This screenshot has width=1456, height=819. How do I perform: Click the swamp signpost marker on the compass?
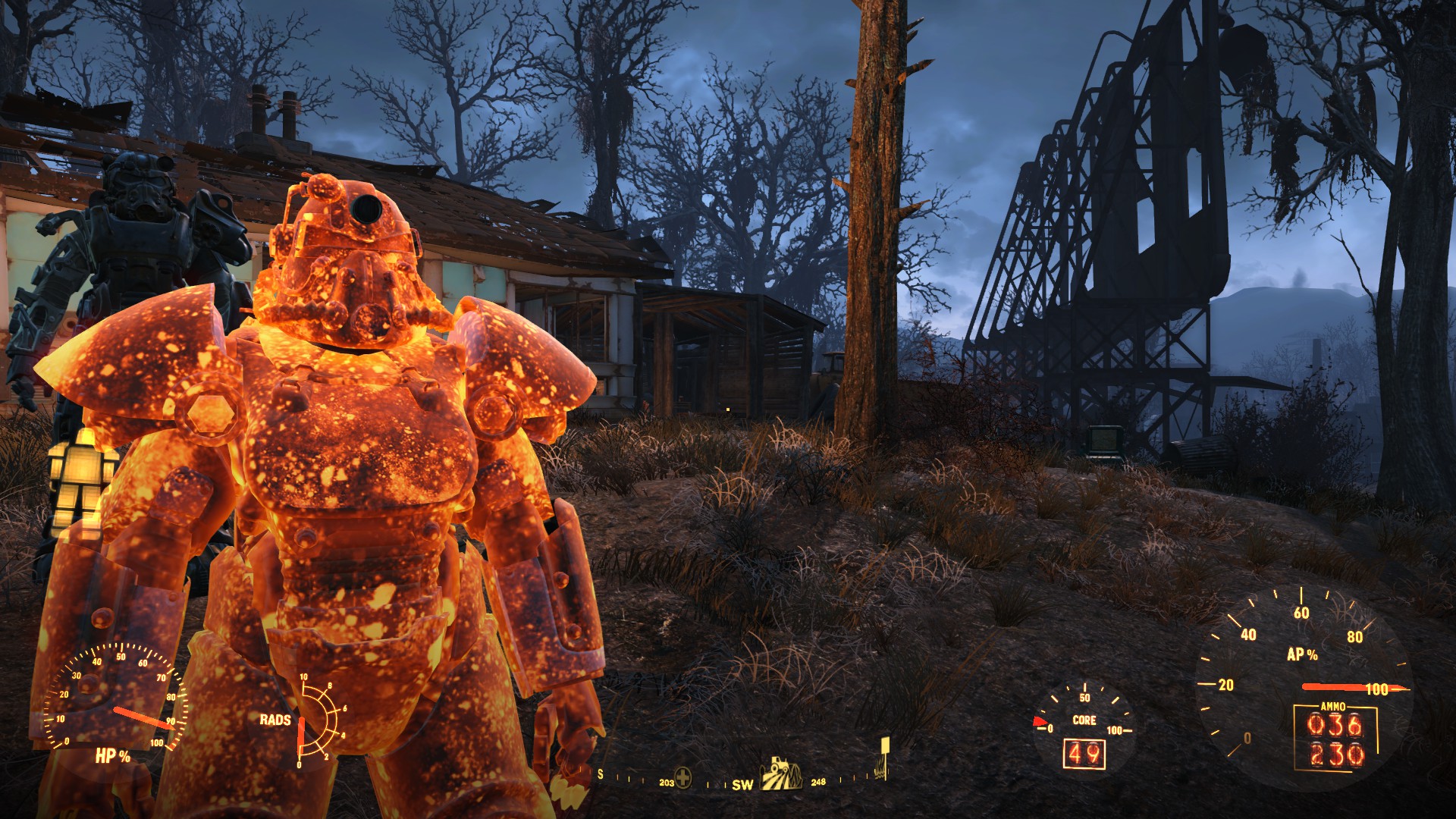coord(882,758)
